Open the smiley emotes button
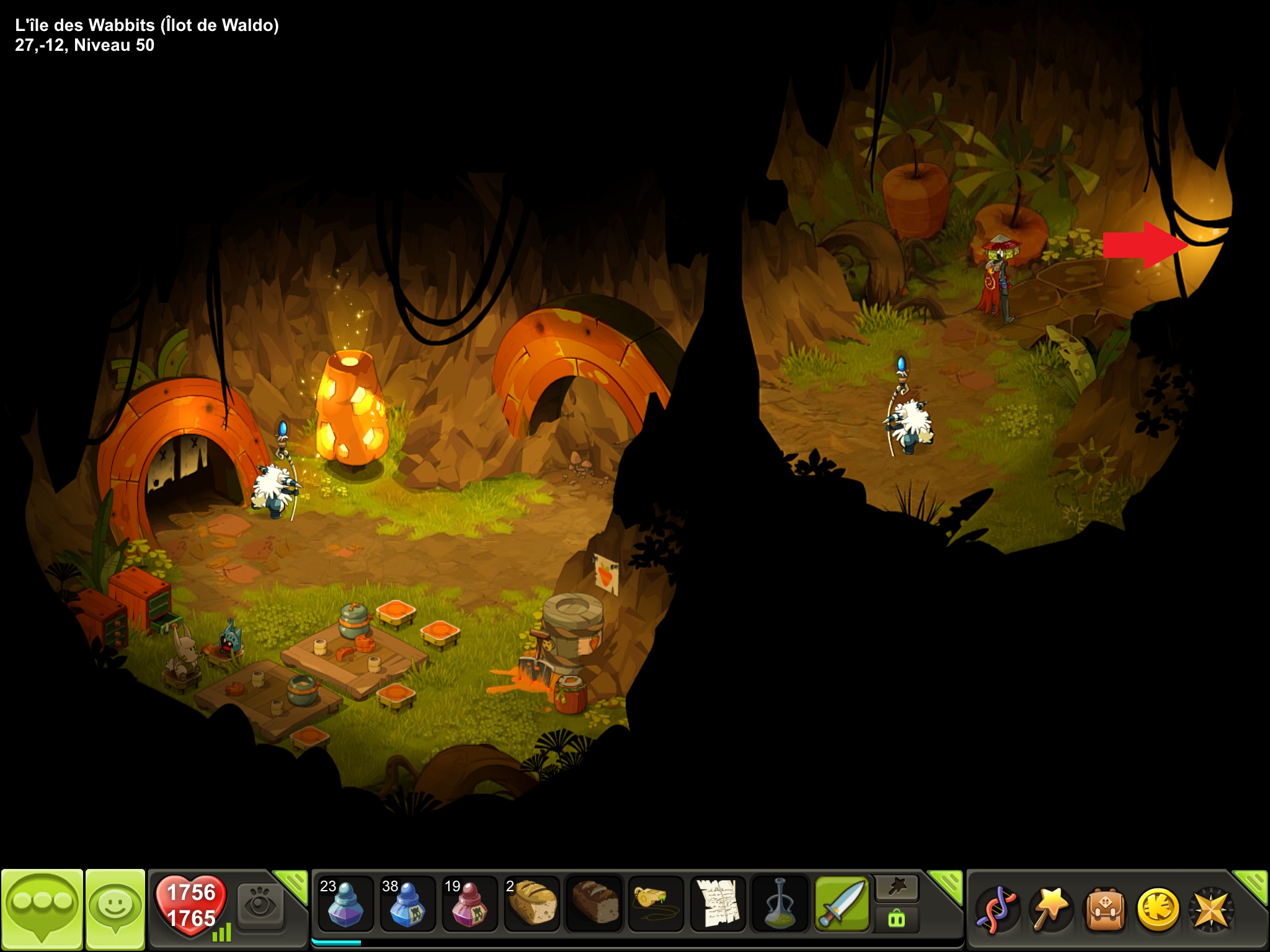Screen dimensions: 1270x952 coord(115,909)
